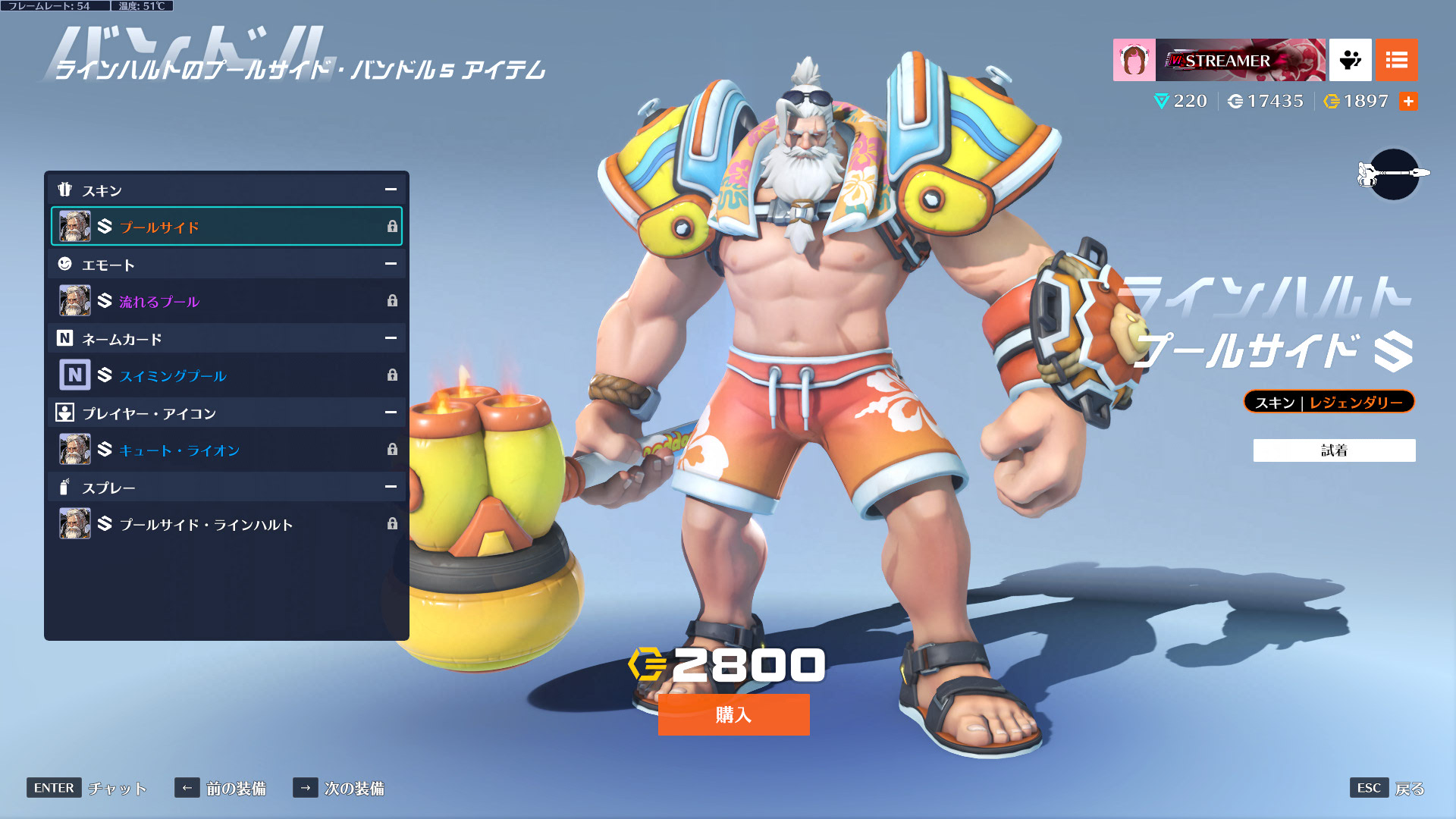Collapse the エモート category header
1456x819 pixels.
(391, 264)
